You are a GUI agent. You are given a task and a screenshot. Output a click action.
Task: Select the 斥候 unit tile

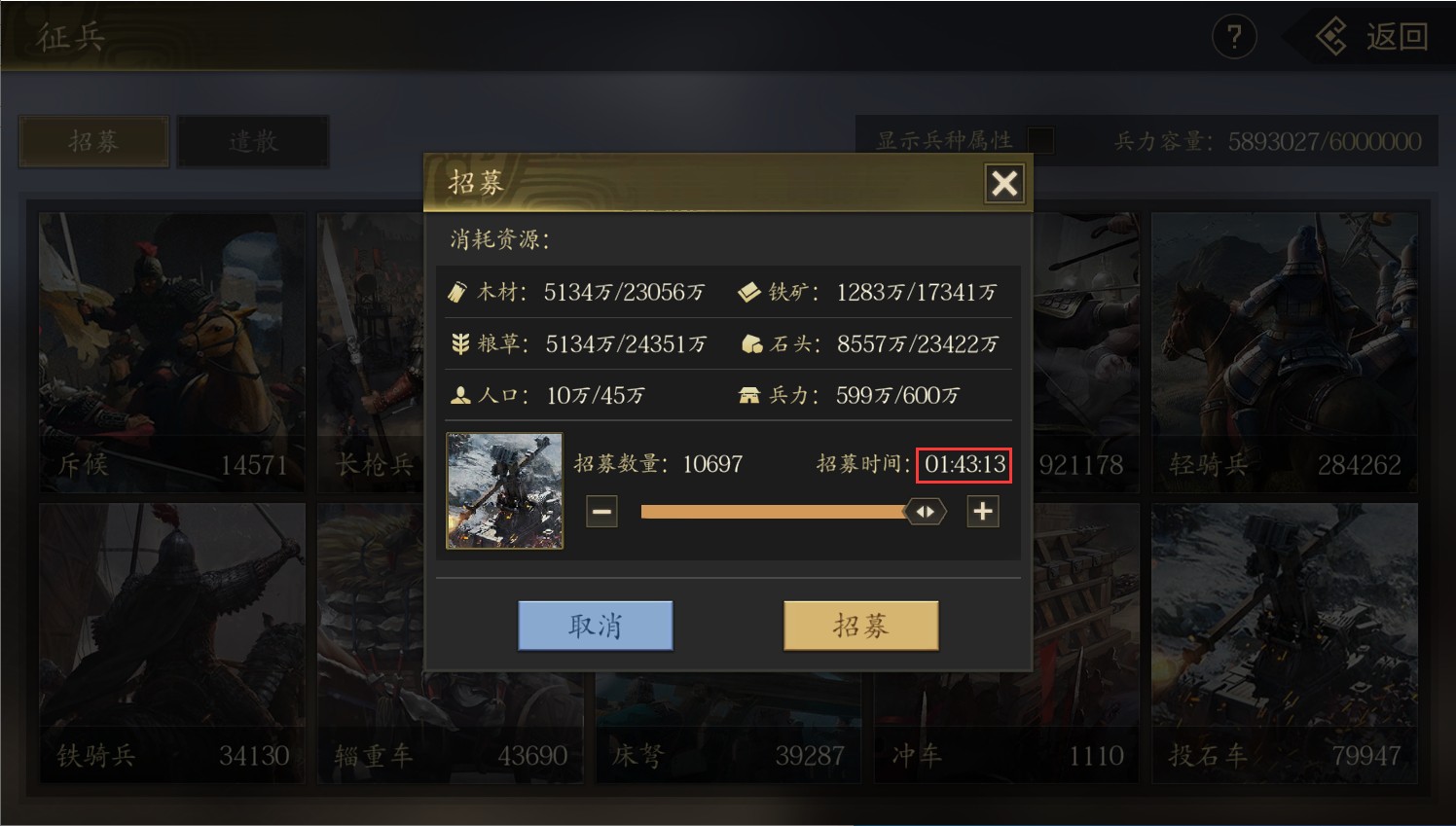172,352
